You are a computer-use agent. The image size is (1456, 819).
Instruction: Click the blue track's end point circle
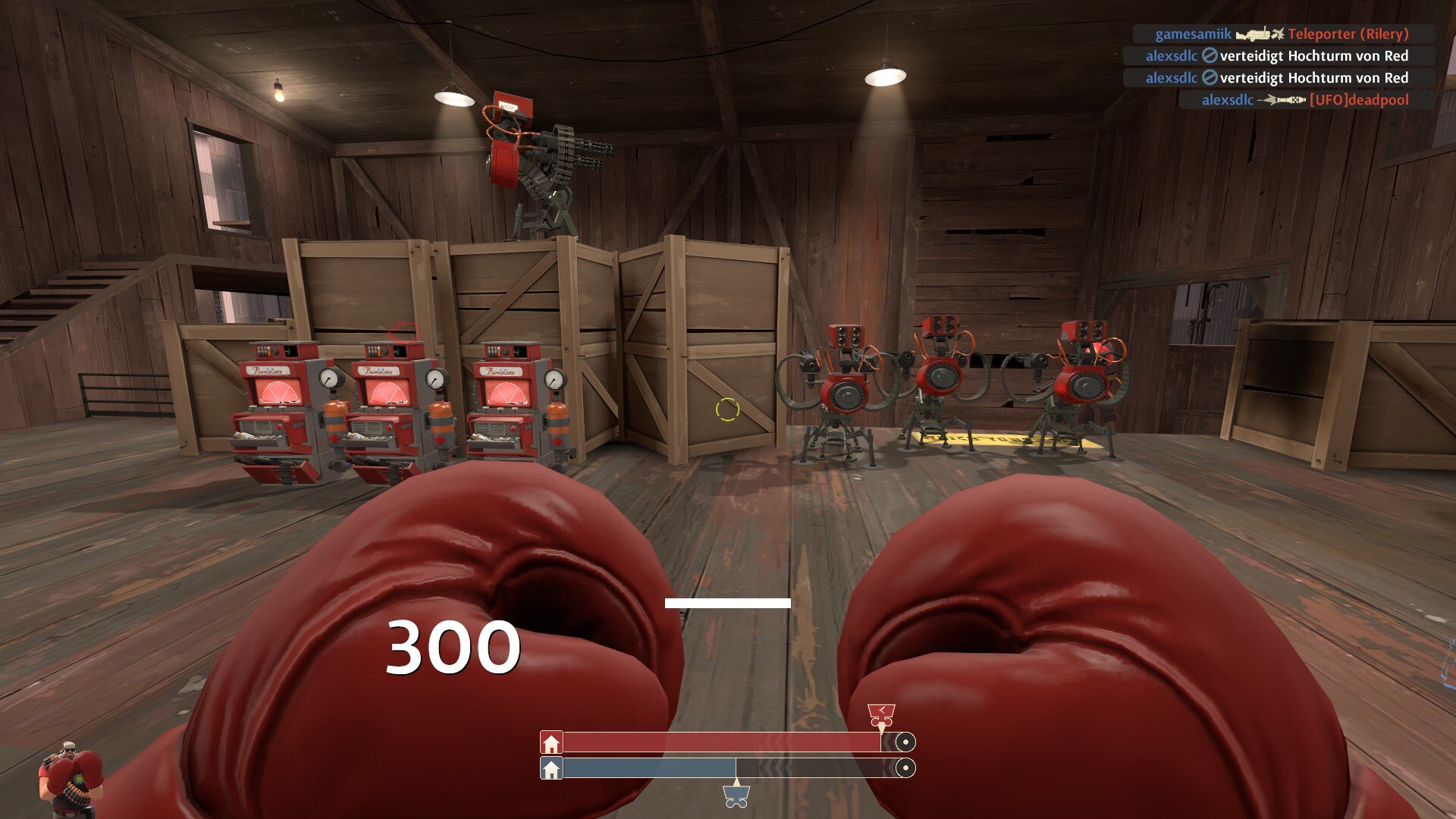(x=905, y=769)
